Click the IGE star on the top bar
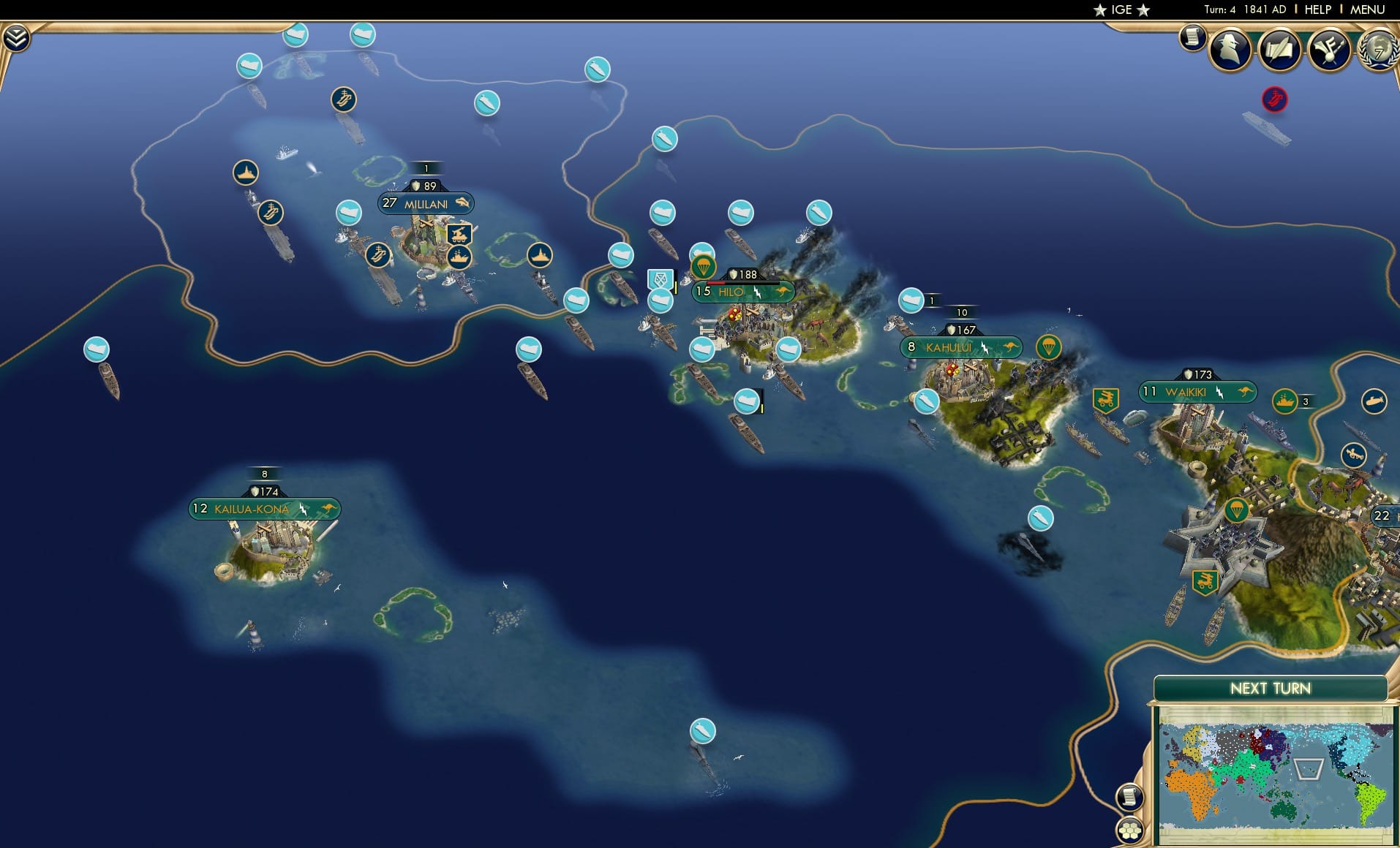This screenshot has width=1400, height=848. tap(1099, 10)
